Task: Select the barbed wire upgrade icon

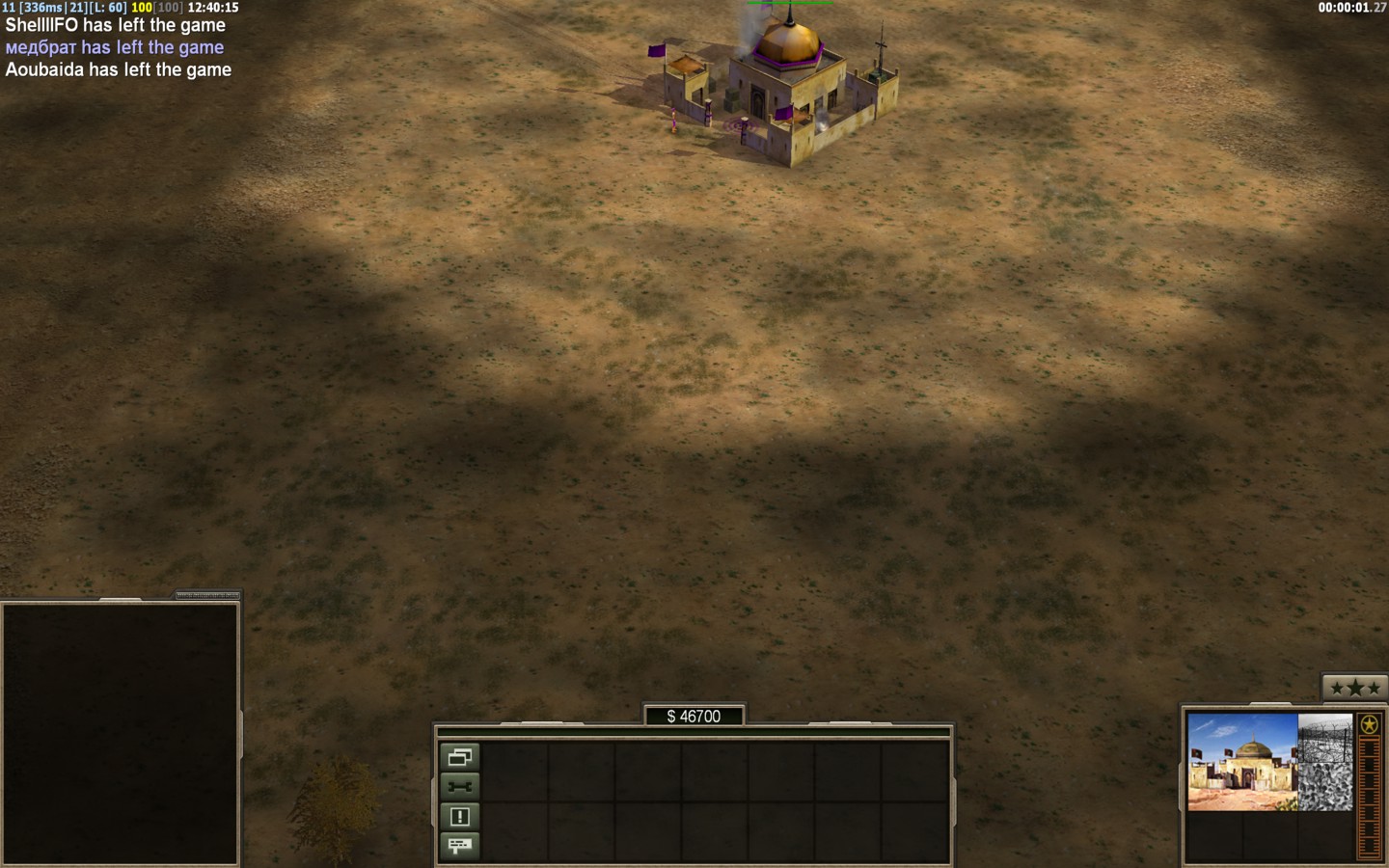Action: coord(1325,738)
